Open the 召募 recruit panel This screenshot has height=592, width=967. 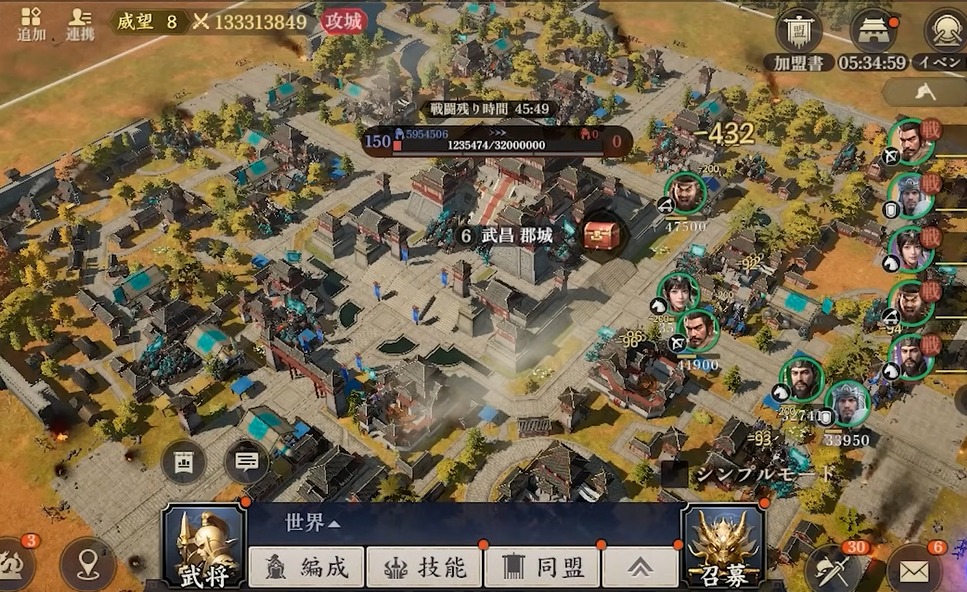point(722,547)
